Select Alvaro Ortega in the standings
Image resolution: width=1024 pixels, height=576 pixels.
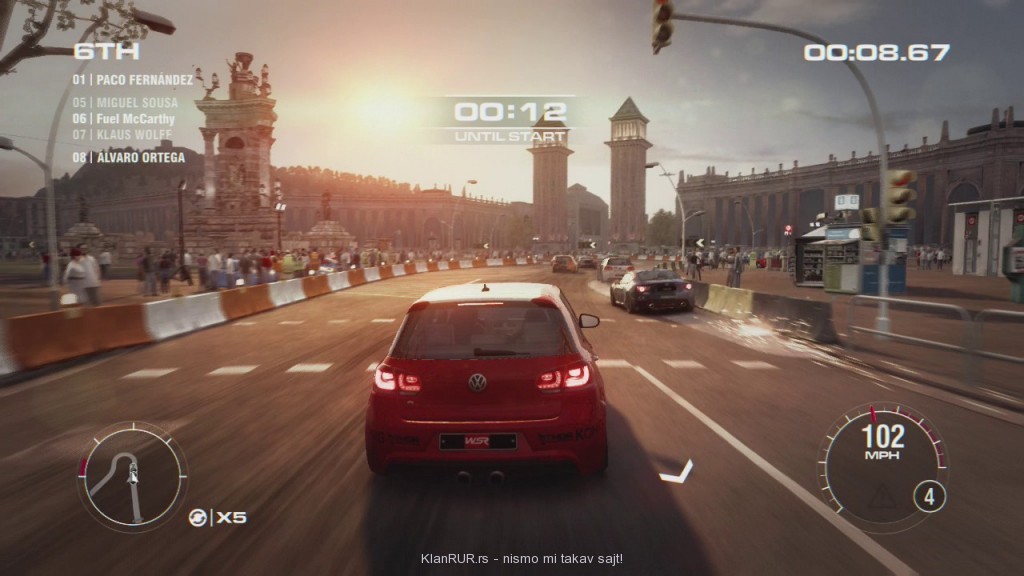coord(128,157)
